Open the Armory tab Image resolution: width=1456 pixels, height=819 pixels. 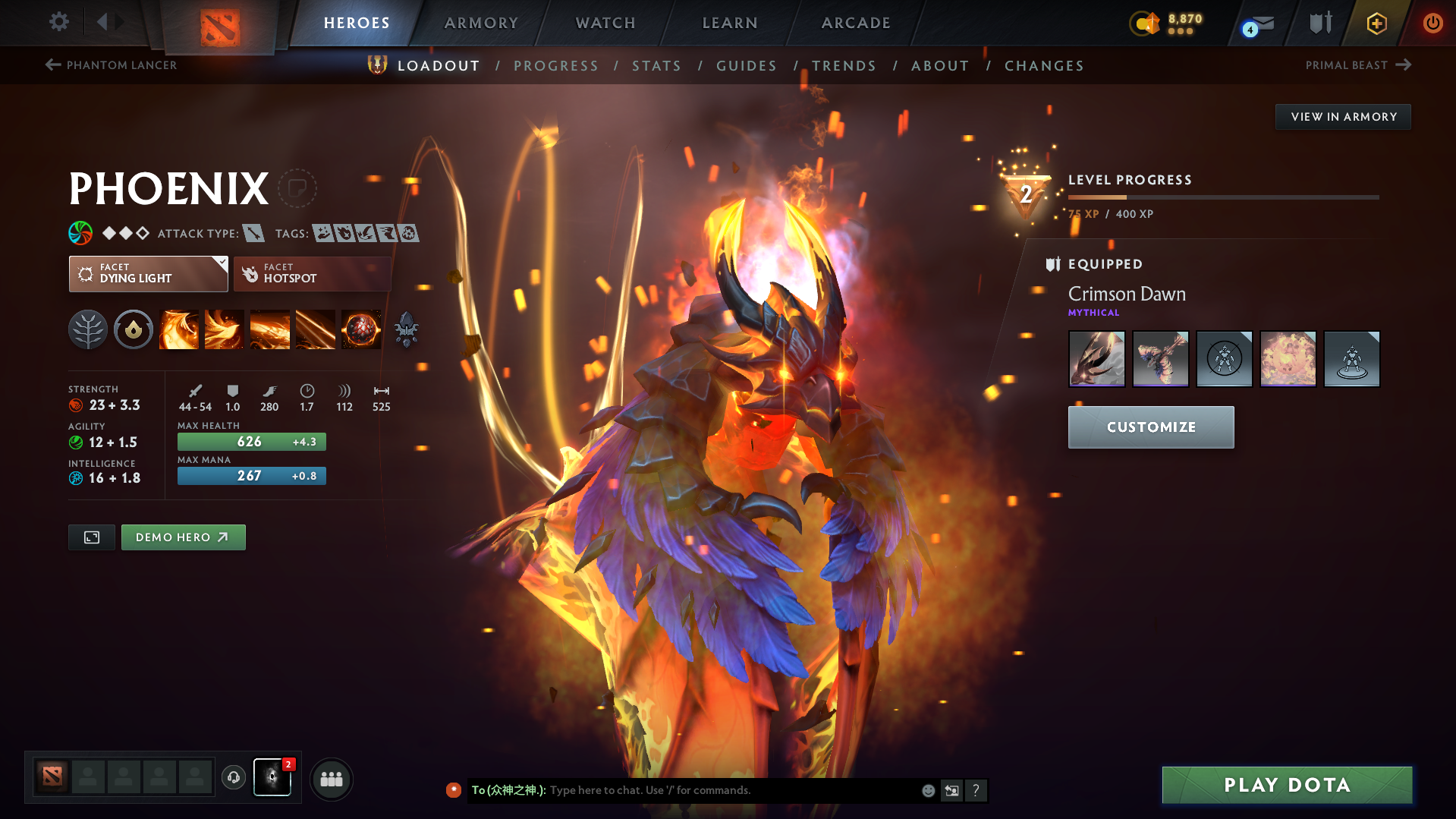[x=481, y=23]
